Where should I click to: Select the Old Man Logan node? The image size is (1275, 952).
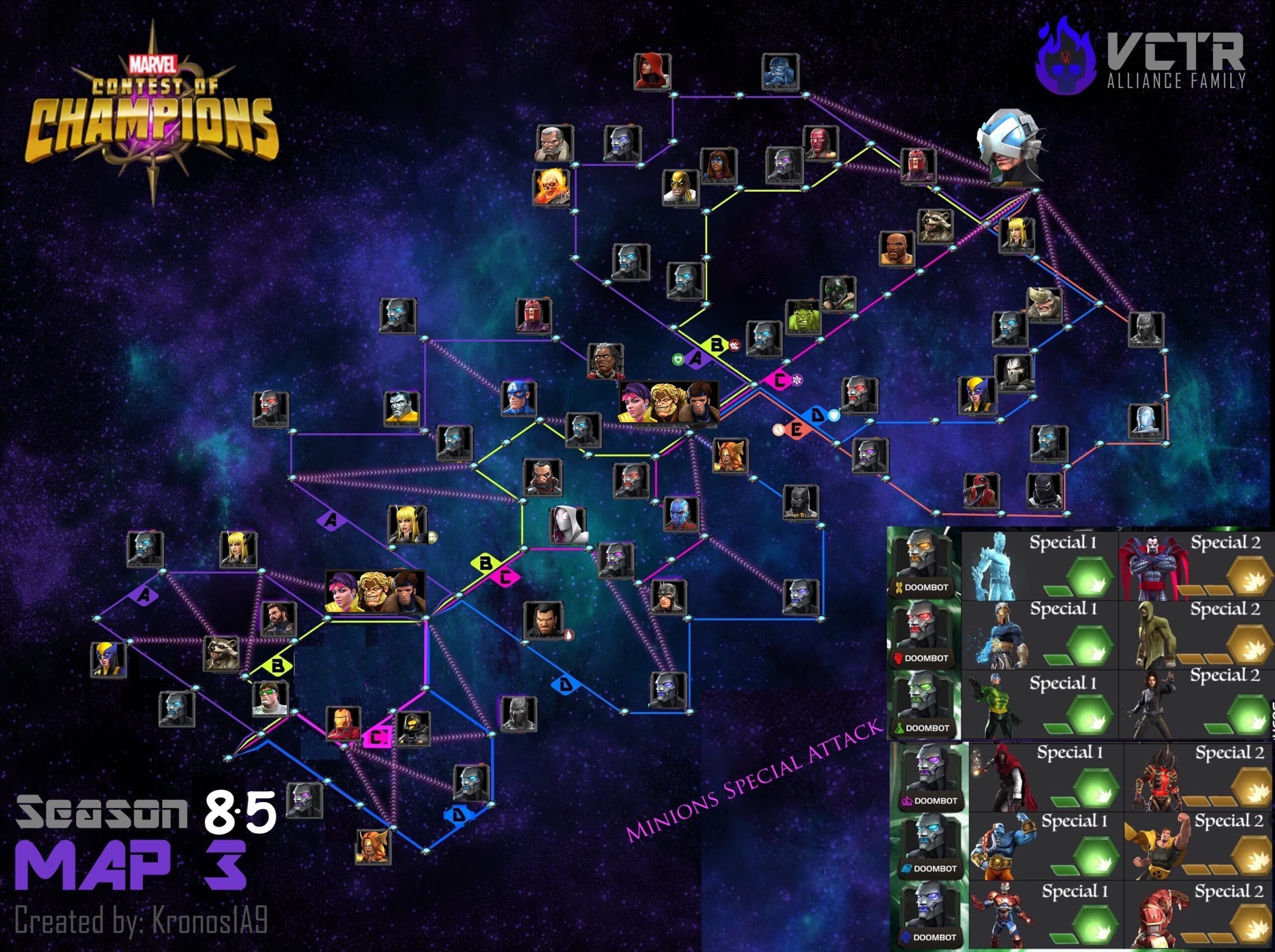555,143
